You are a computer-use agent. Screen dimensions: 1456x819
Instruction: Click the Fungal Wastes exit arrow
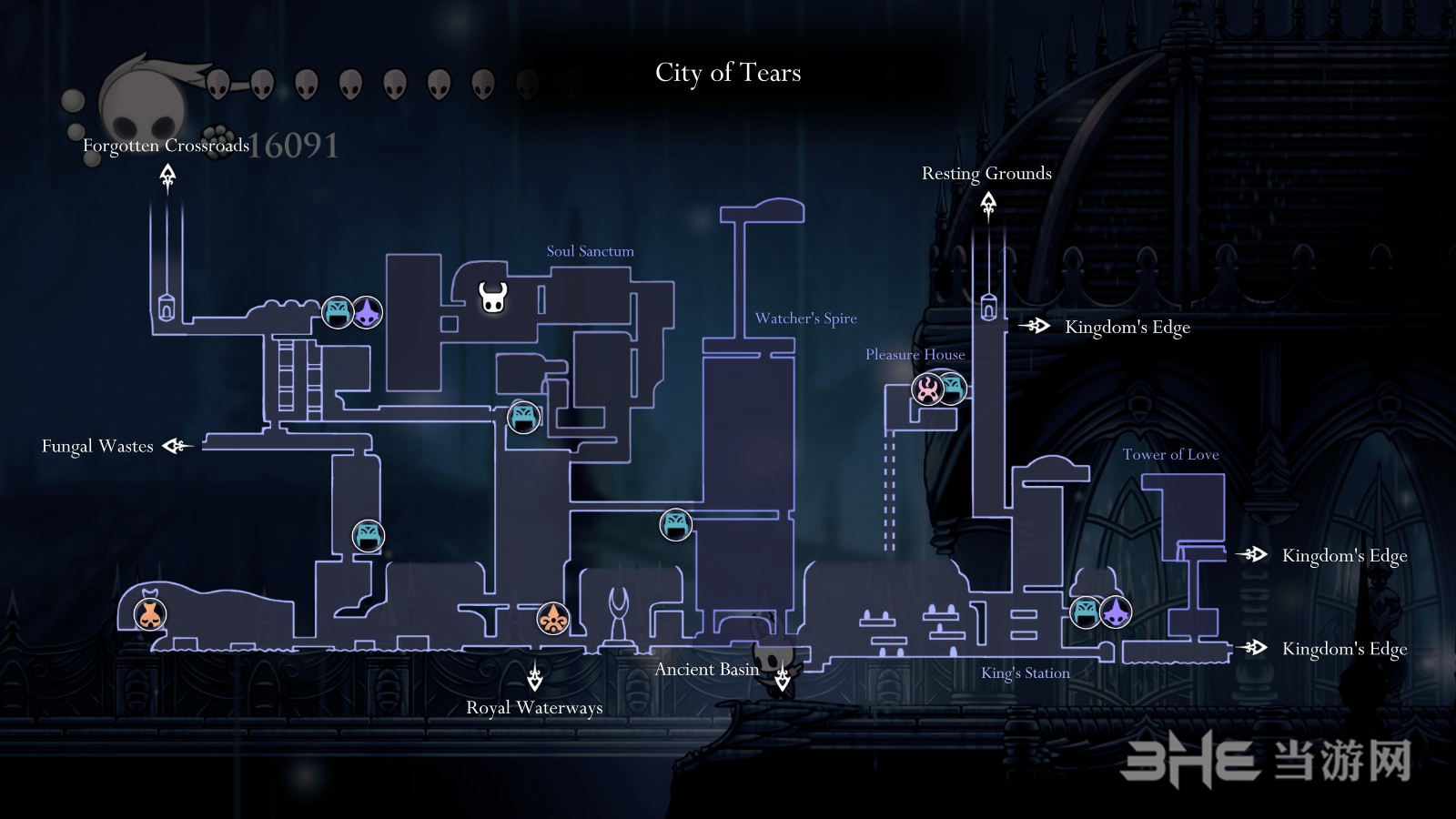click(177, 446)
